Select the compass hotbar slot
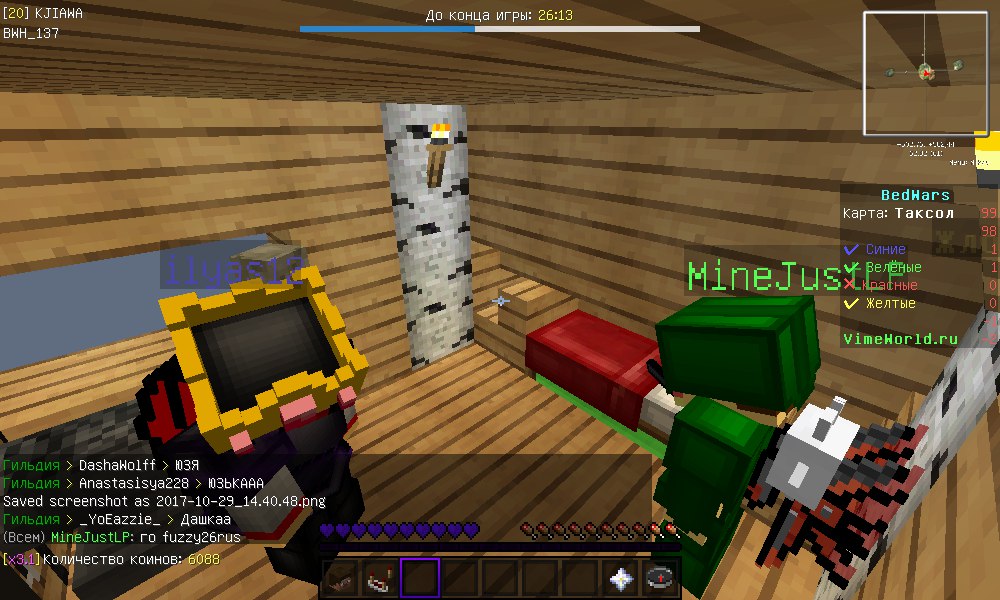1000x600 pixels. [x=661, y=578]
